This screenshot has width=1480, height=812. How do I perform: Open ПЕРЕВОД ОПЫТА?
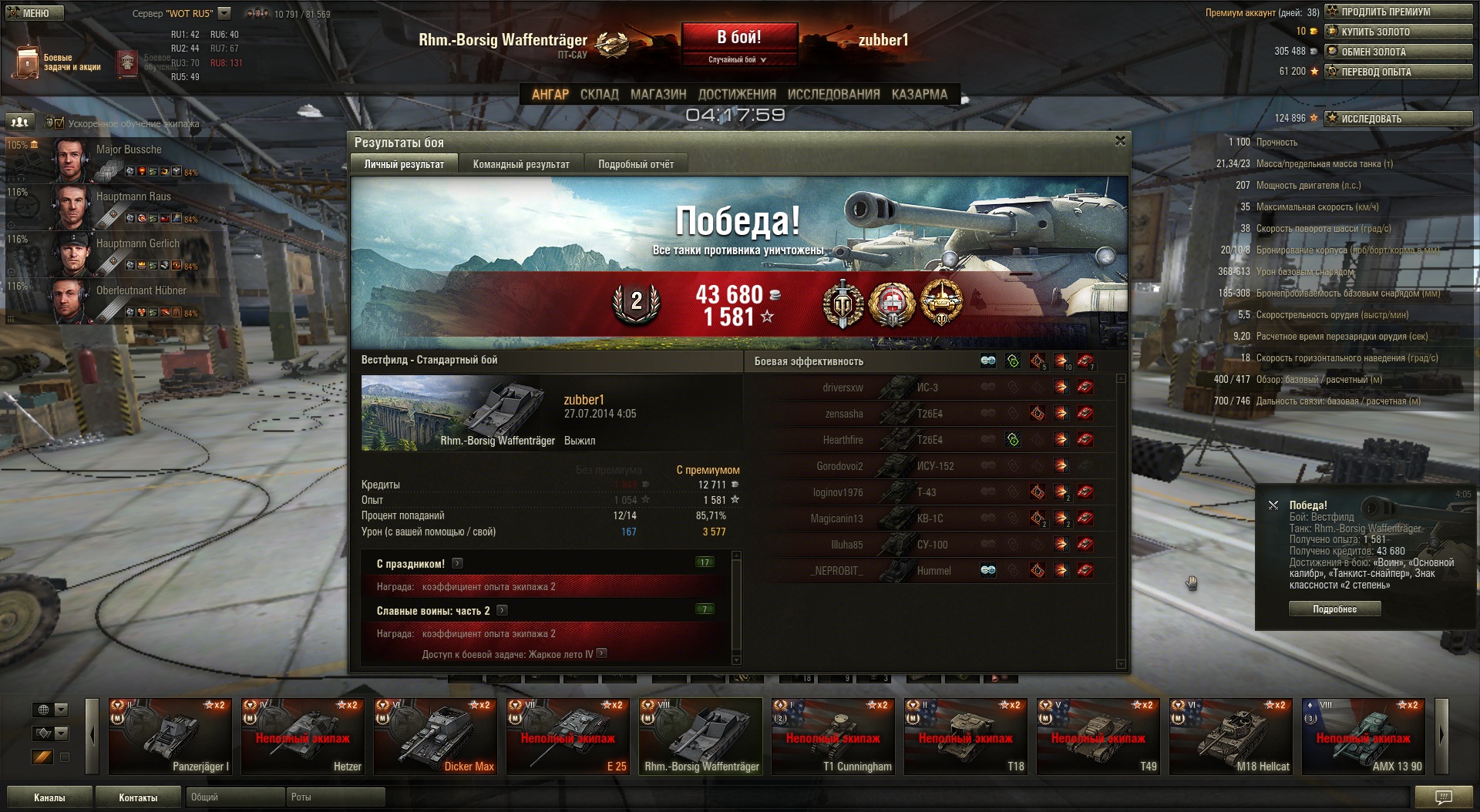1398,72
